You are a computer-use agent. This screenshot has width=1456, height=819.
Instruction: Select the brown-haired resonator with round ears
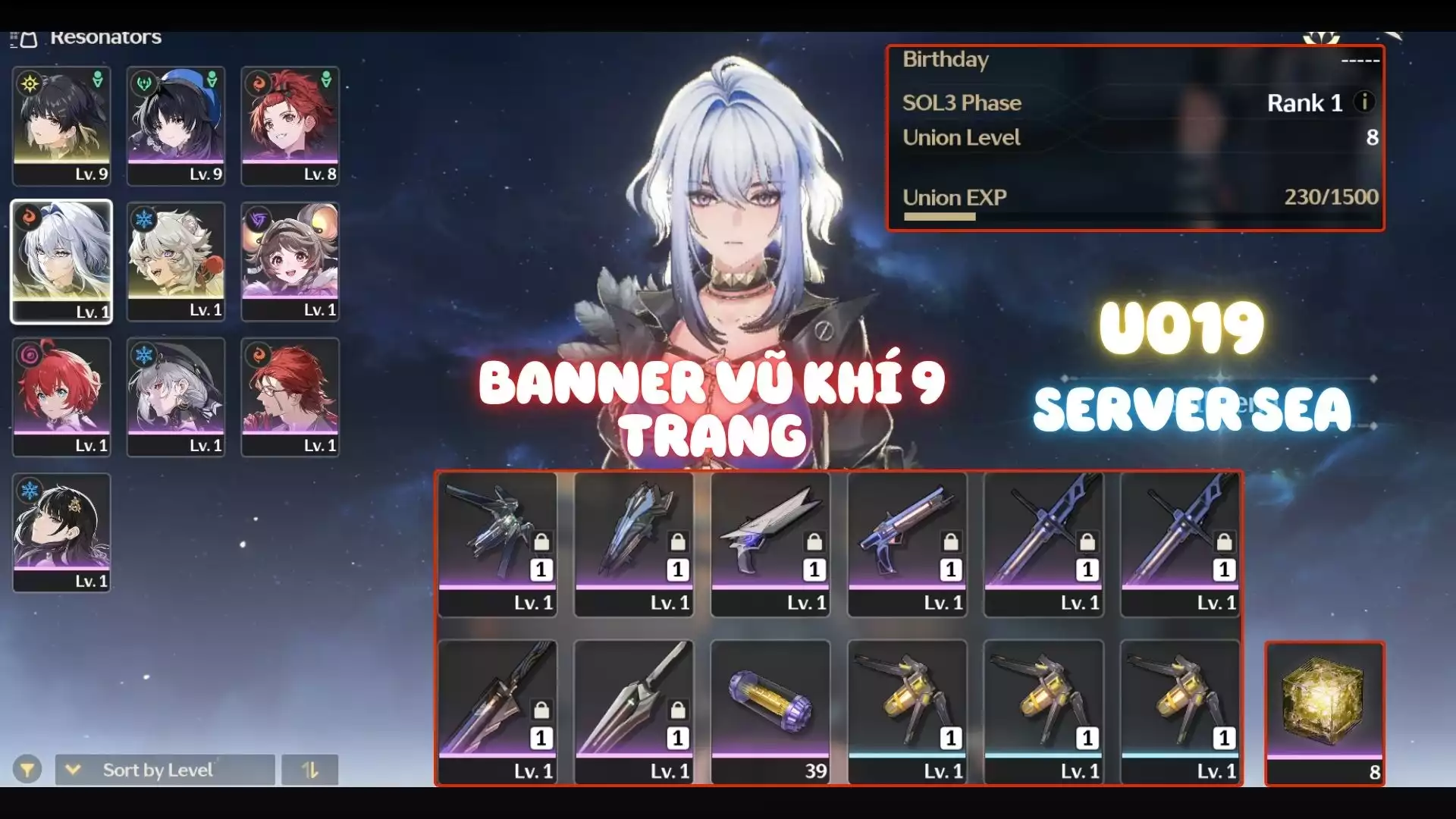(290, 261)
